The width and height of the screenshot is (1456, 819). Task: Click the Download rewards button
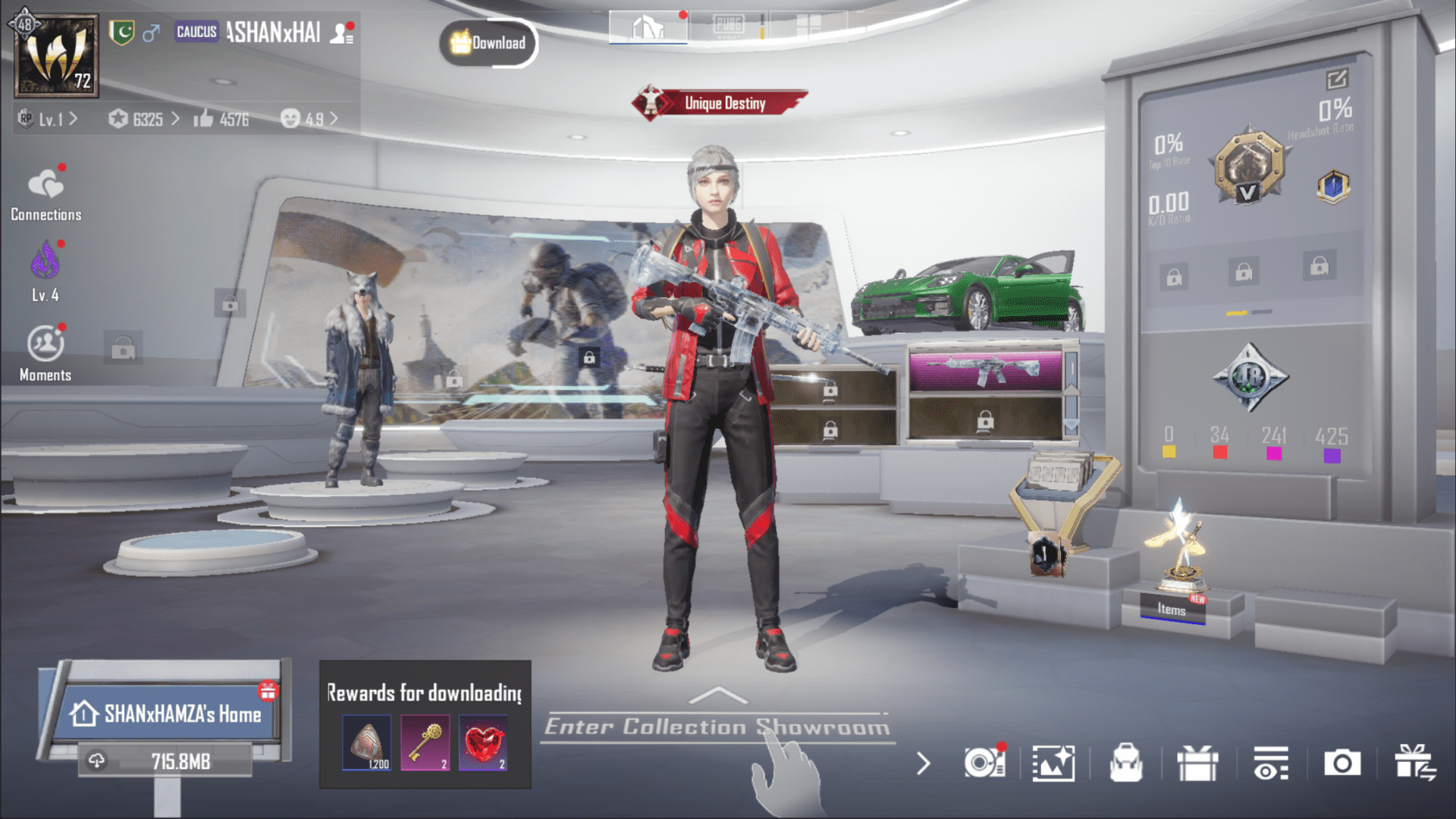click(488, 43)
